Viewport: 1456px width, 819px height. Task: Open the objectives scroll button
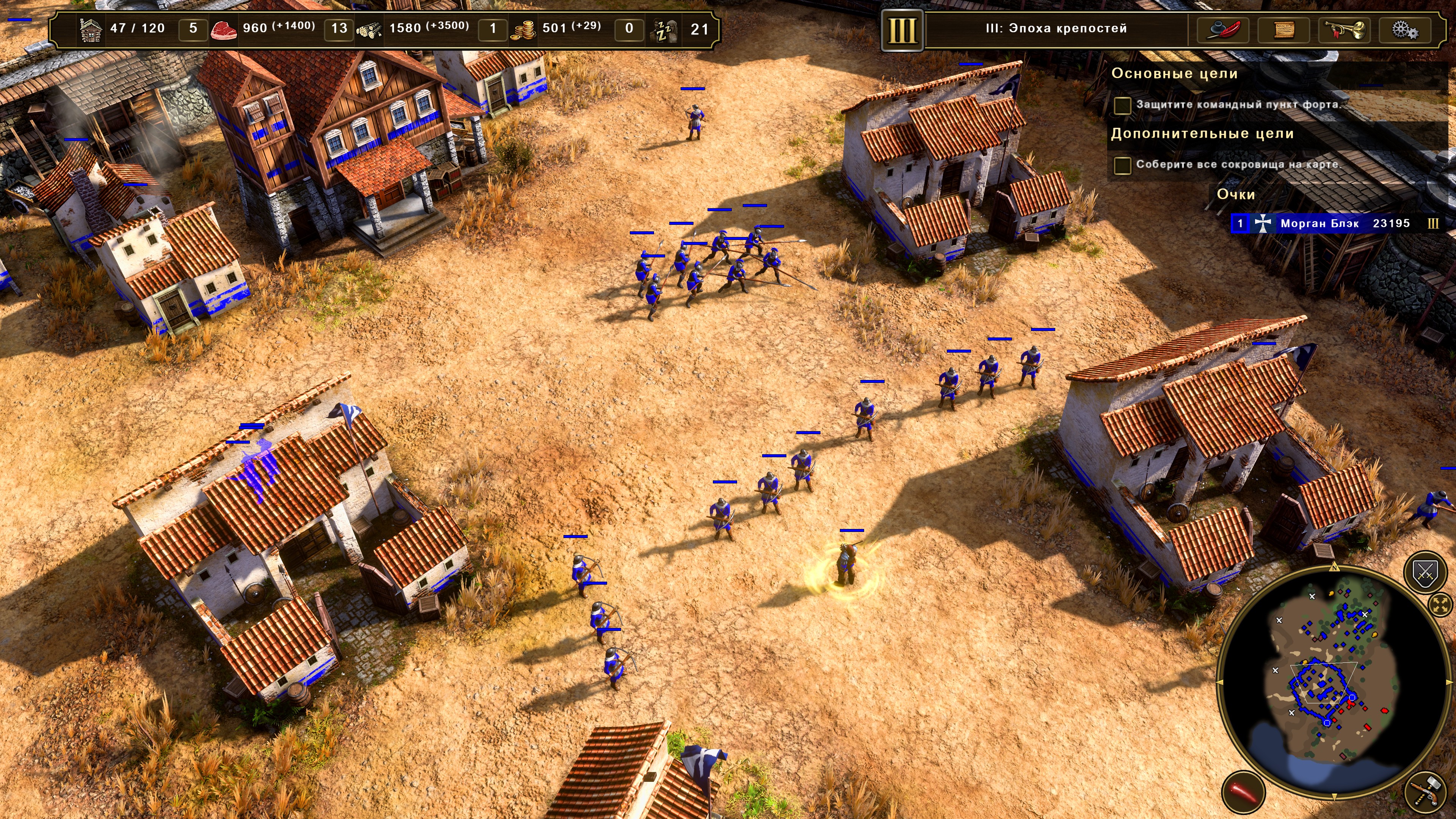pyautogui.click(x=1283, y=30)
